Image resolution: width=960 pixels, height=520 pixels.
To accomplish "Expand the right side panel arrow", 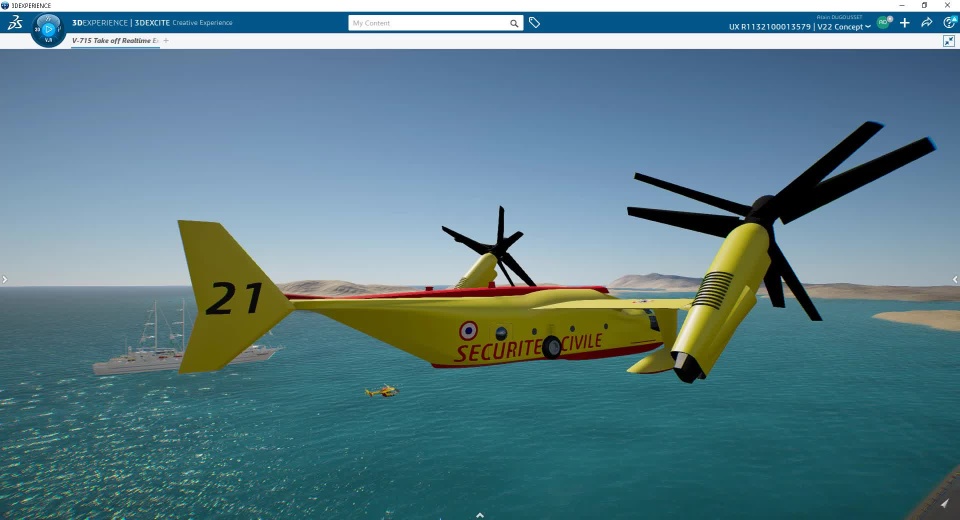I will [x=955, y=280].
